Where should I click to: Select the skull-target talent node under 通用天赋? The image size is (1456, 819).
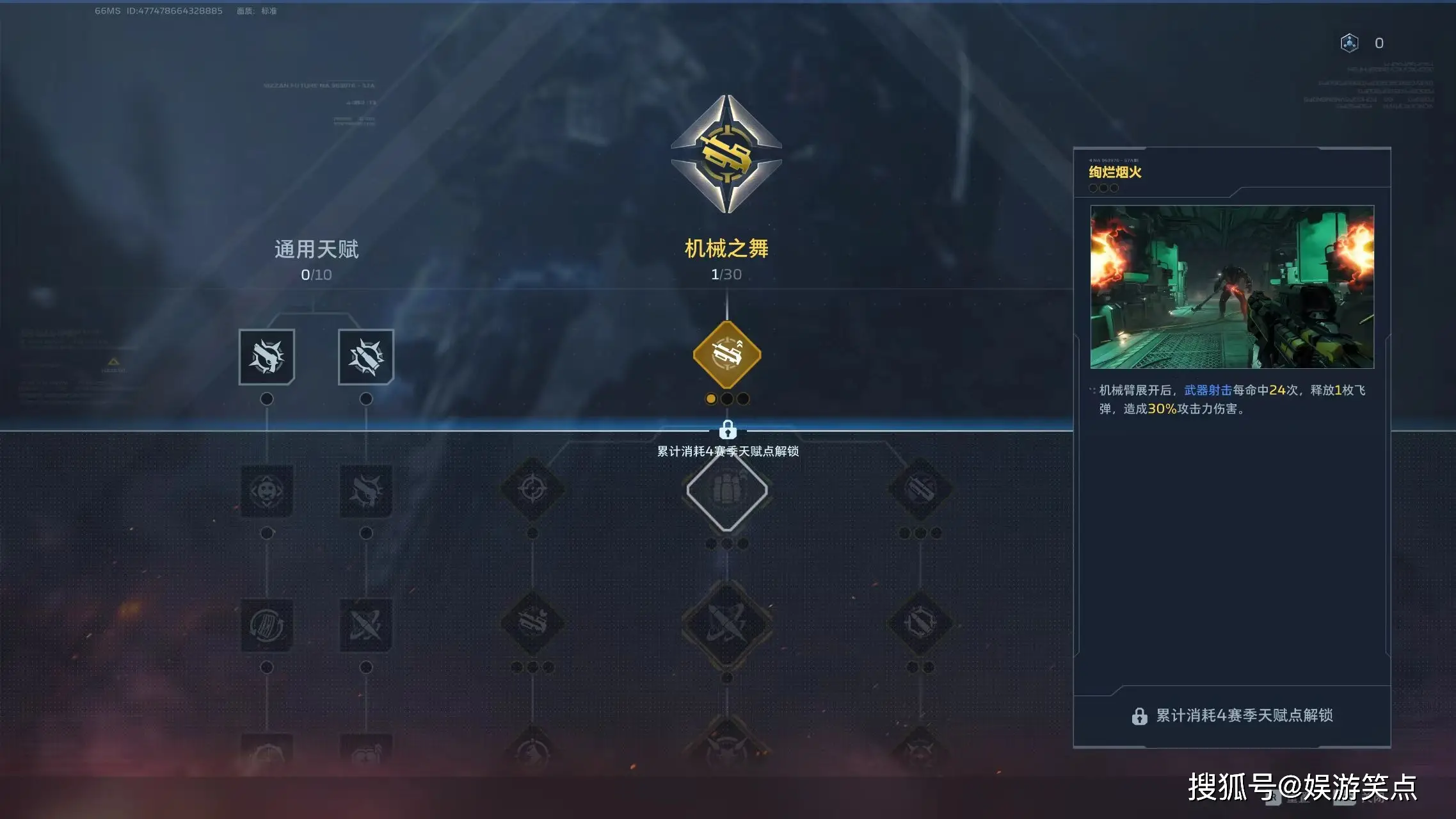point(267,490)
